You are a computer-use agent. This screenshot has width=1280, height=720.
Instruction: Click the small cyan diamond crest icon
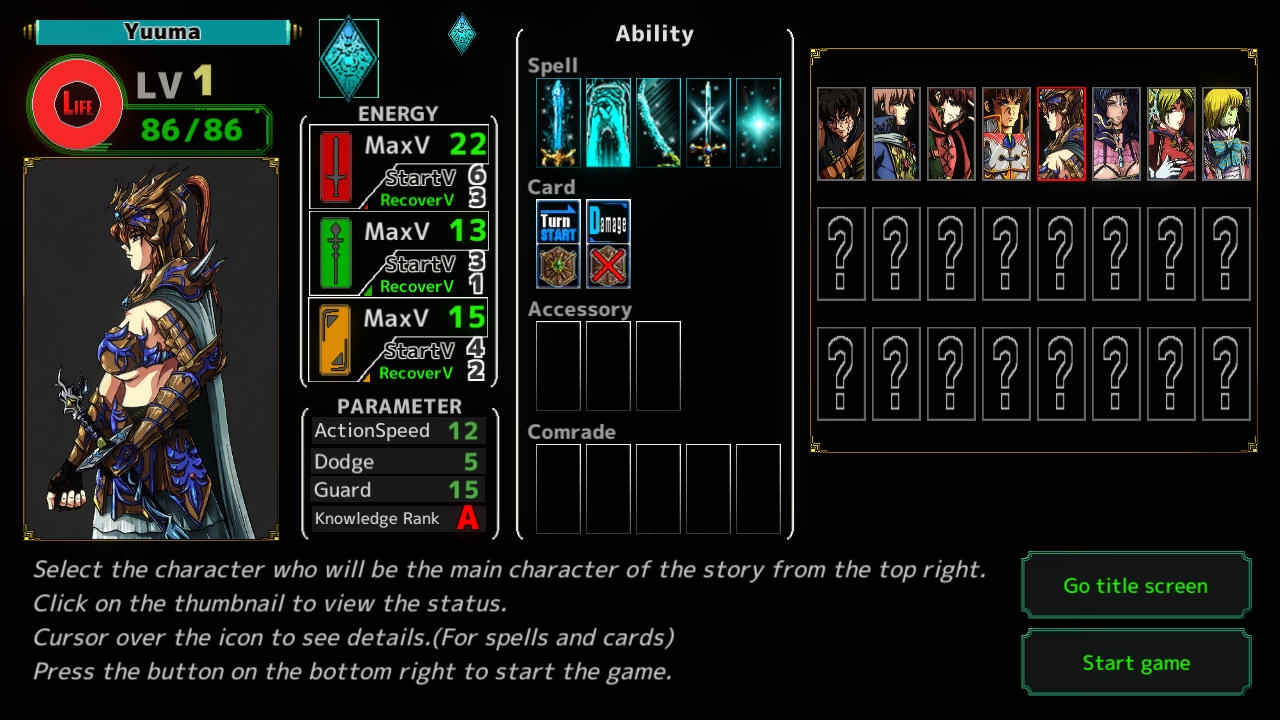coord(462,34)
